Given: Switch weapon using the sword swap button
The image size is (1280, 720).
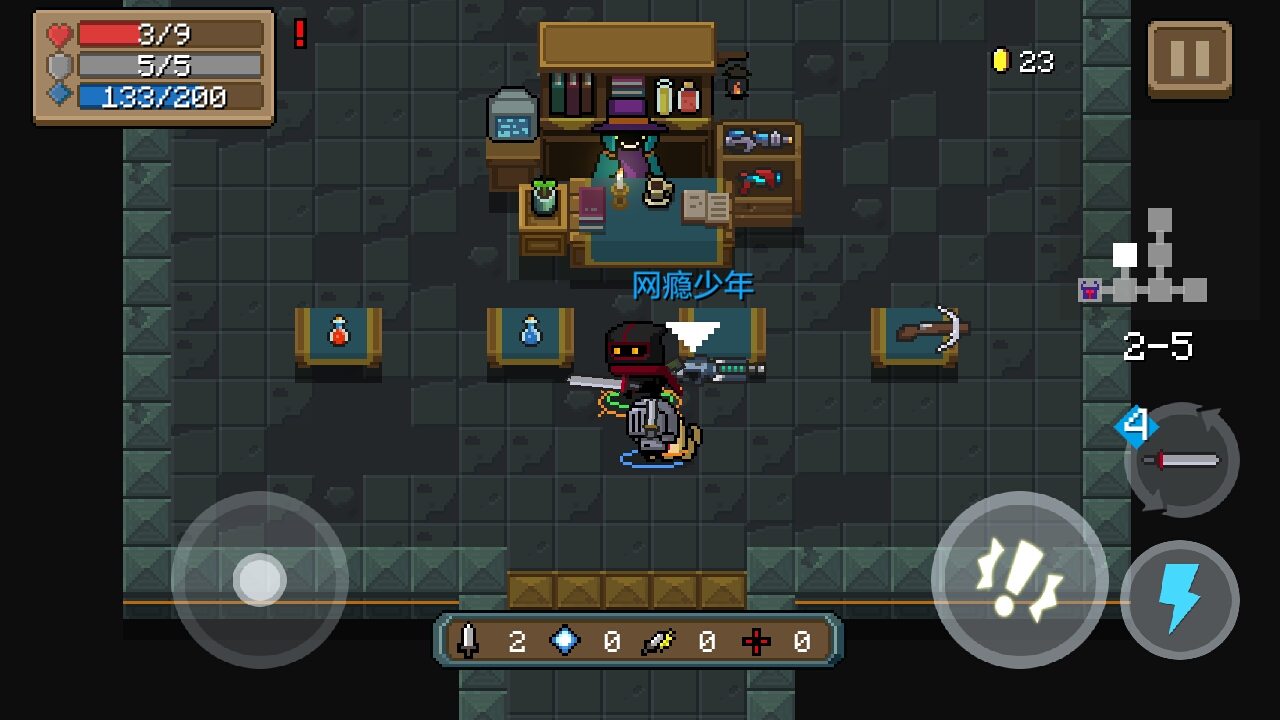Looking at the screenshot, I should click(1182, 460).
